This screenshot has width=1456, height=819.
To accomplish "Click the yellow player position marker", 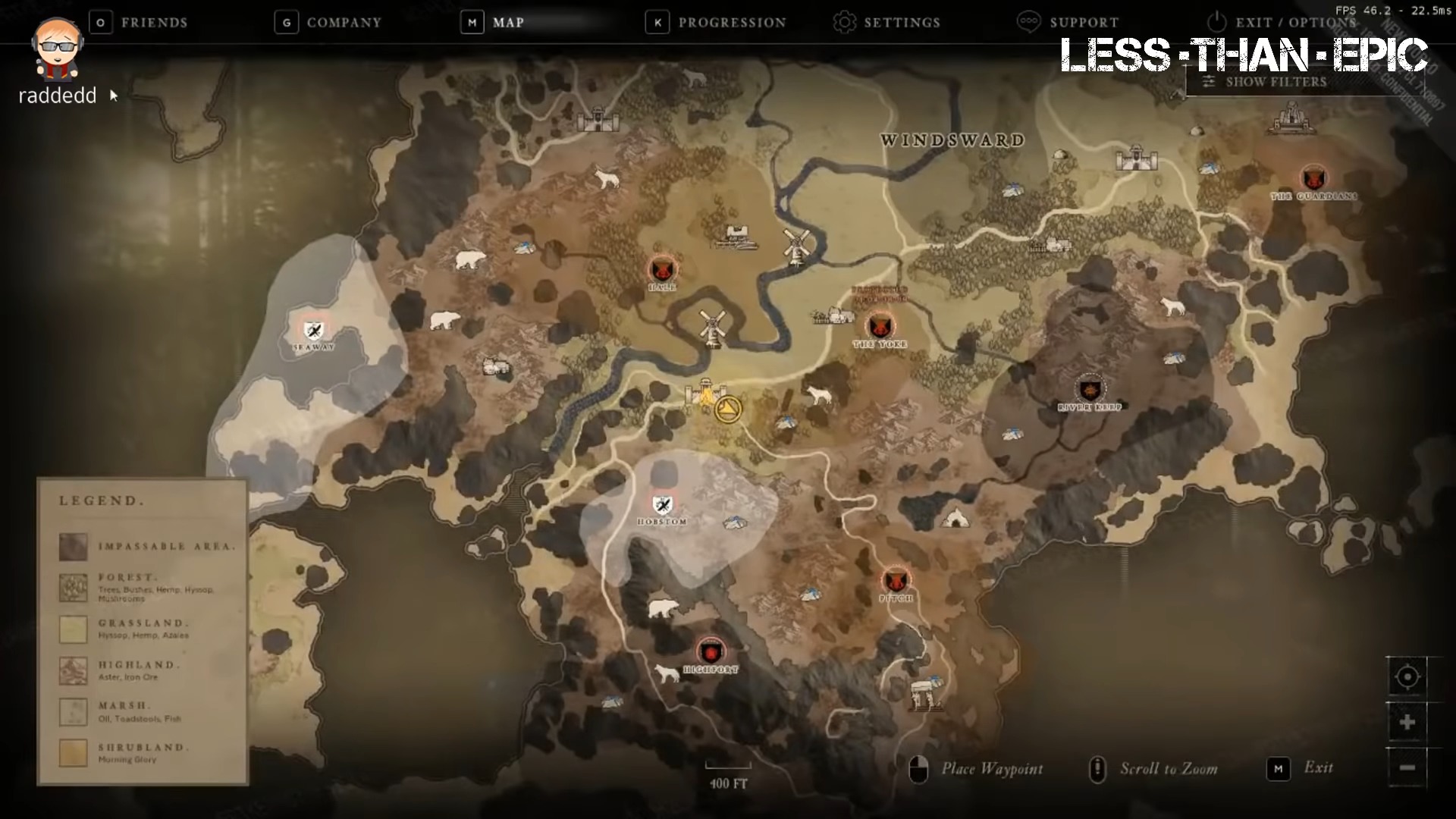I will (x=727, y=408).
